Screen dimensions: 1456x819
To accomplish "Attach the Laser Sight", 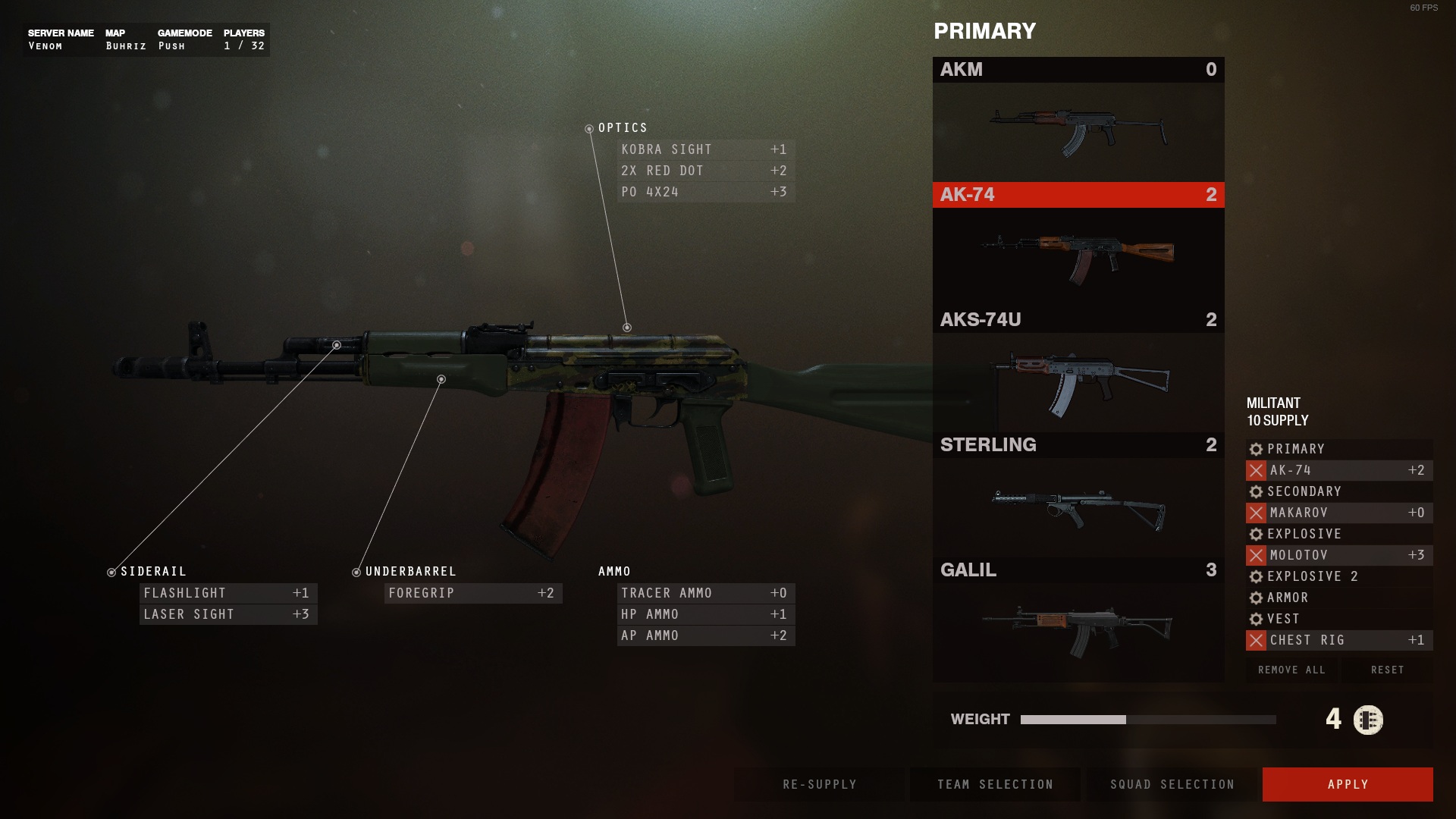I will 227,614.
